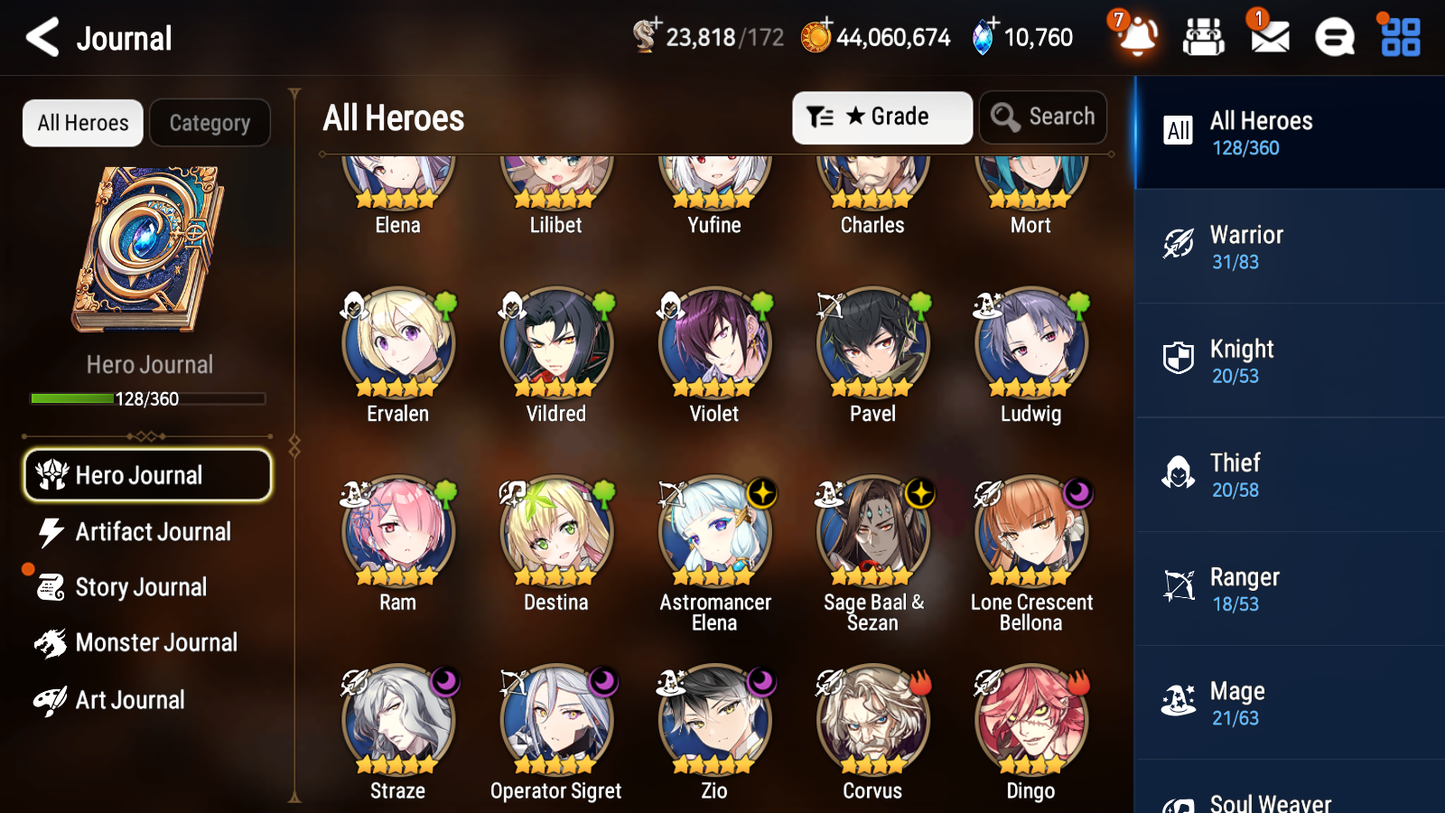This screenshot has height=813, width=1445.
Task: Open the Search function
Action: coord(1043,116)
